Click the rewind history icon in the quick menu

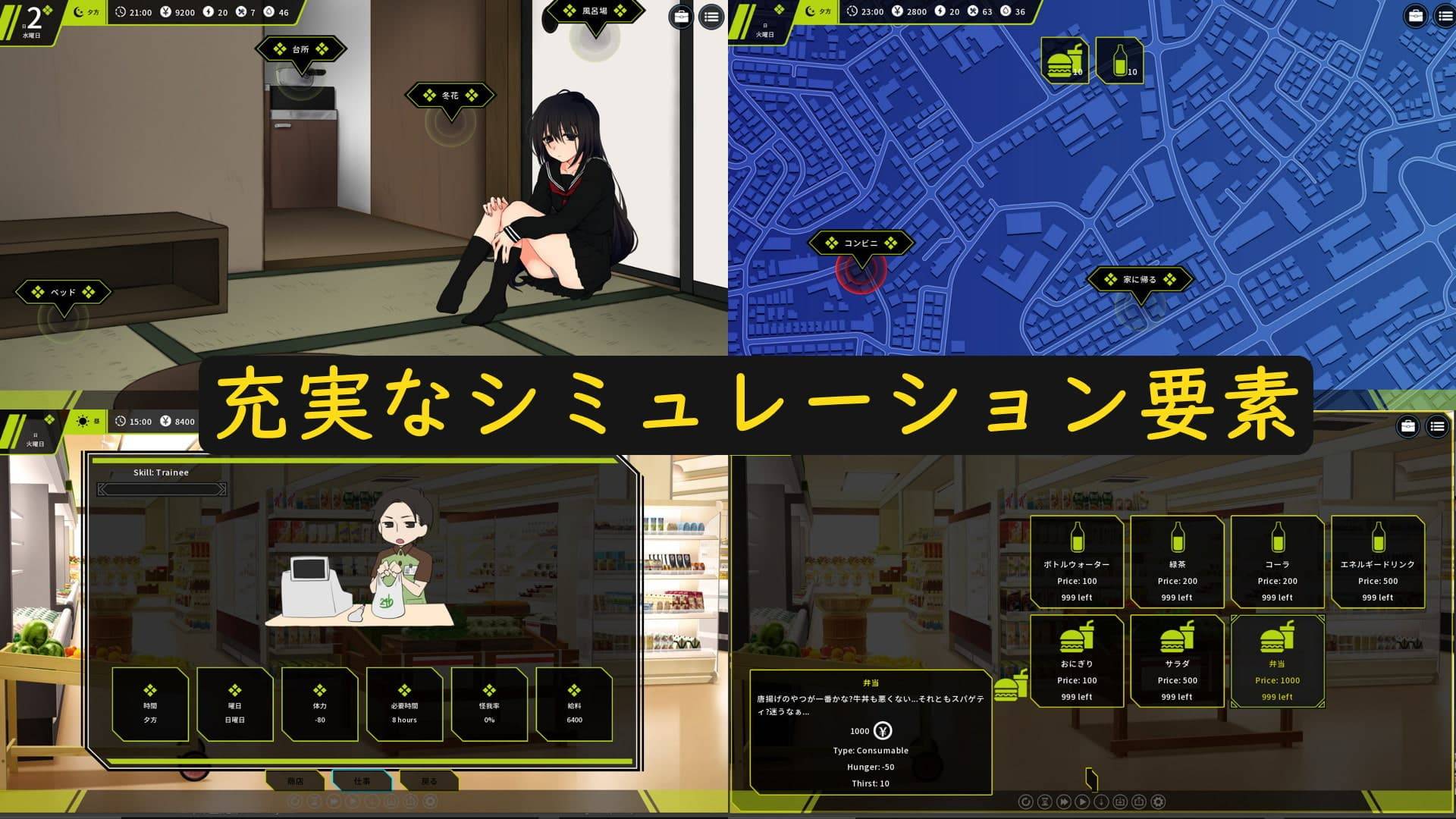coord(1027,801)
